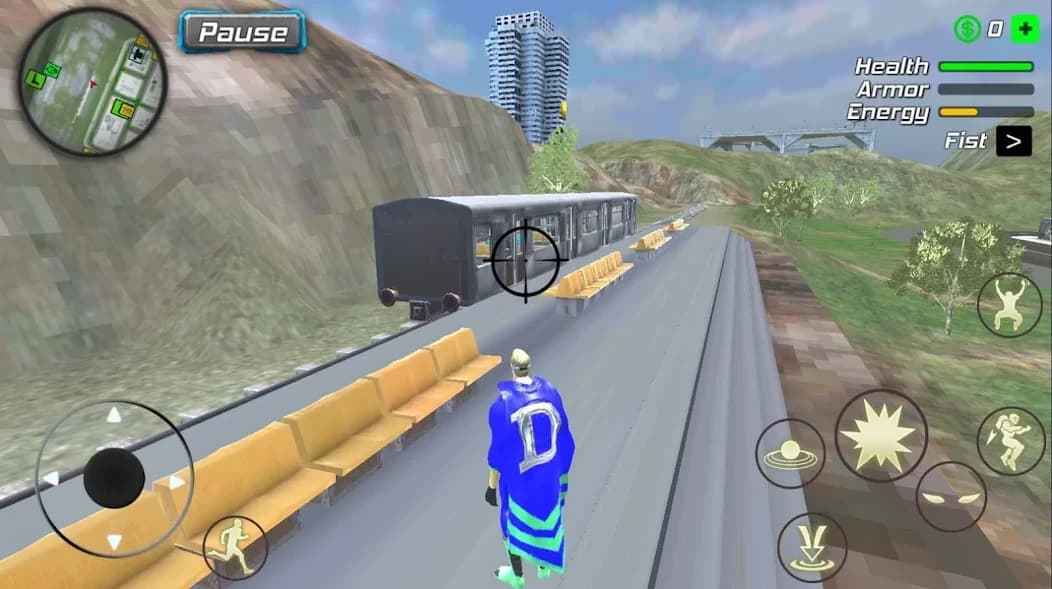
Task: Activate the downward arrow ground-slam ability
Action: tap(811, 548)
